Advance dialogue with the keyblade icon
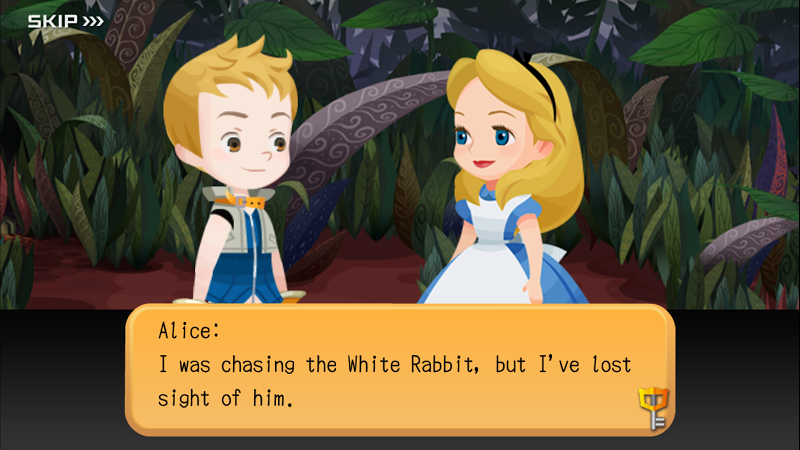This screenshot has width=800, height=450. pos(652,407)
